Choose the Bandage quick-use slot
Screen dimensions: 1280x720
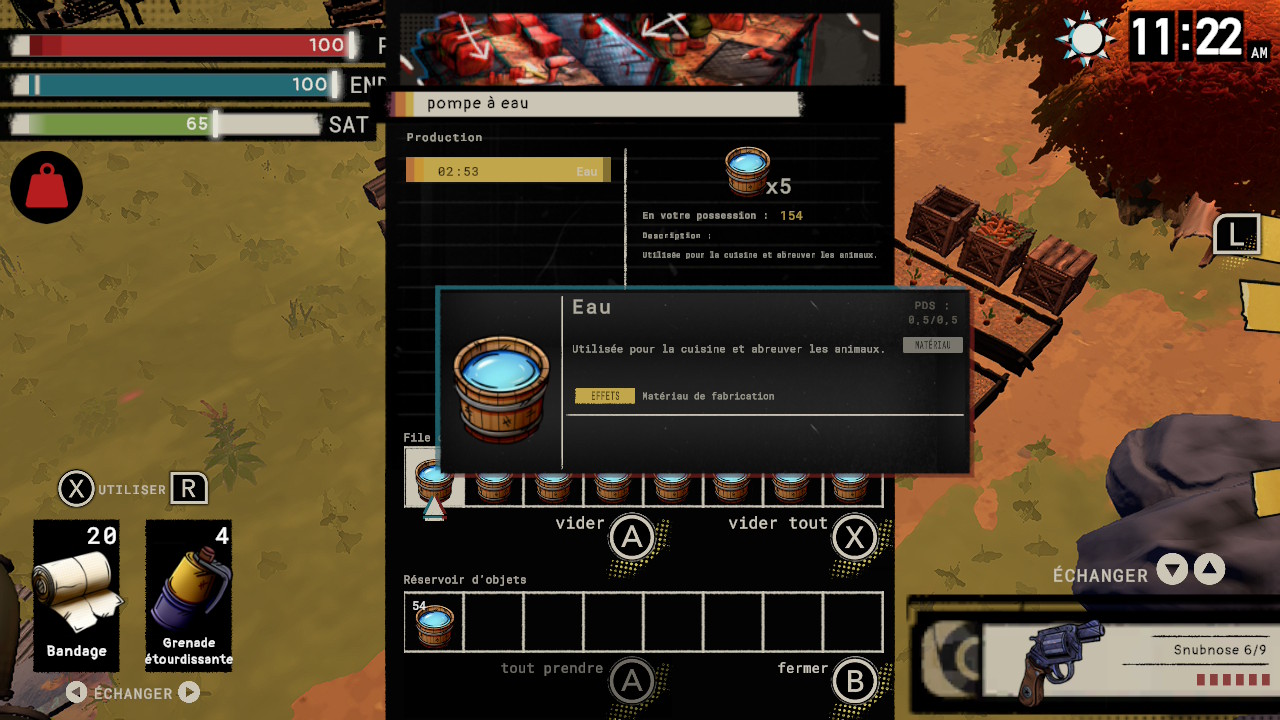click(76, 594)
